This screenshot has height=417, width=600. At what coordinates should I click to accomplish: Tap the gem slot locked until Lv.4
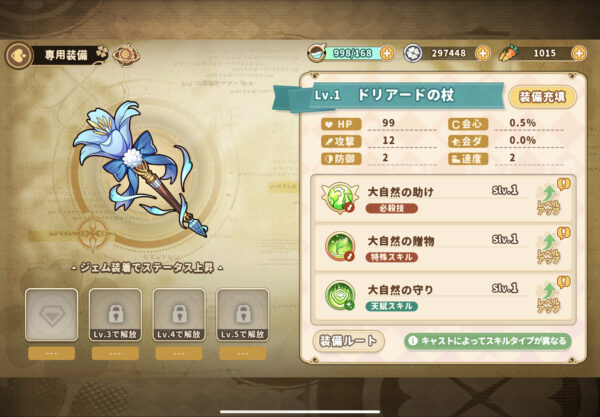pos(178,313)
